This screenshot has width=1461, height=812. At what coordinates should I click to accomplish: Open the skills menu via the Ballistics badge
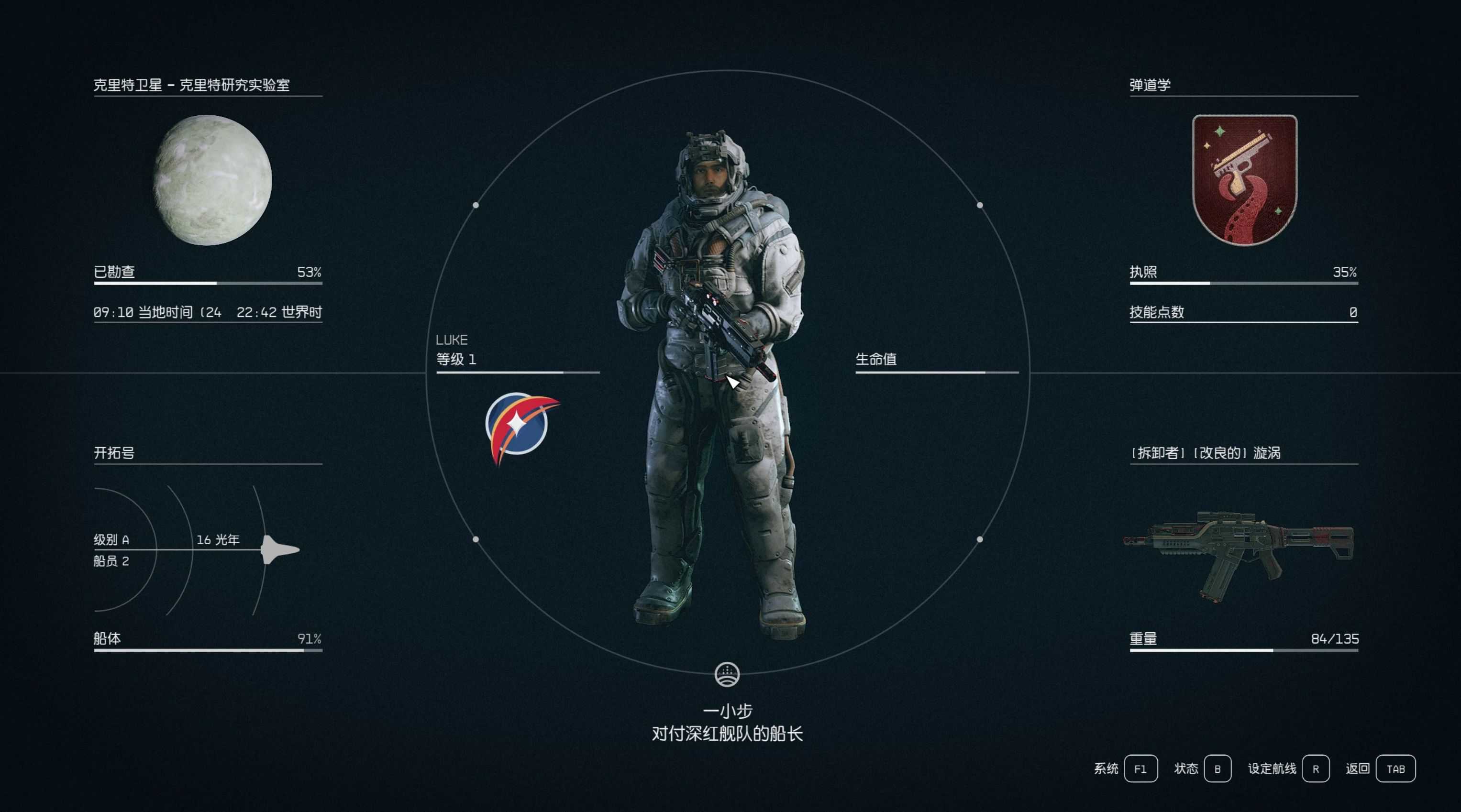point(1244,180)
